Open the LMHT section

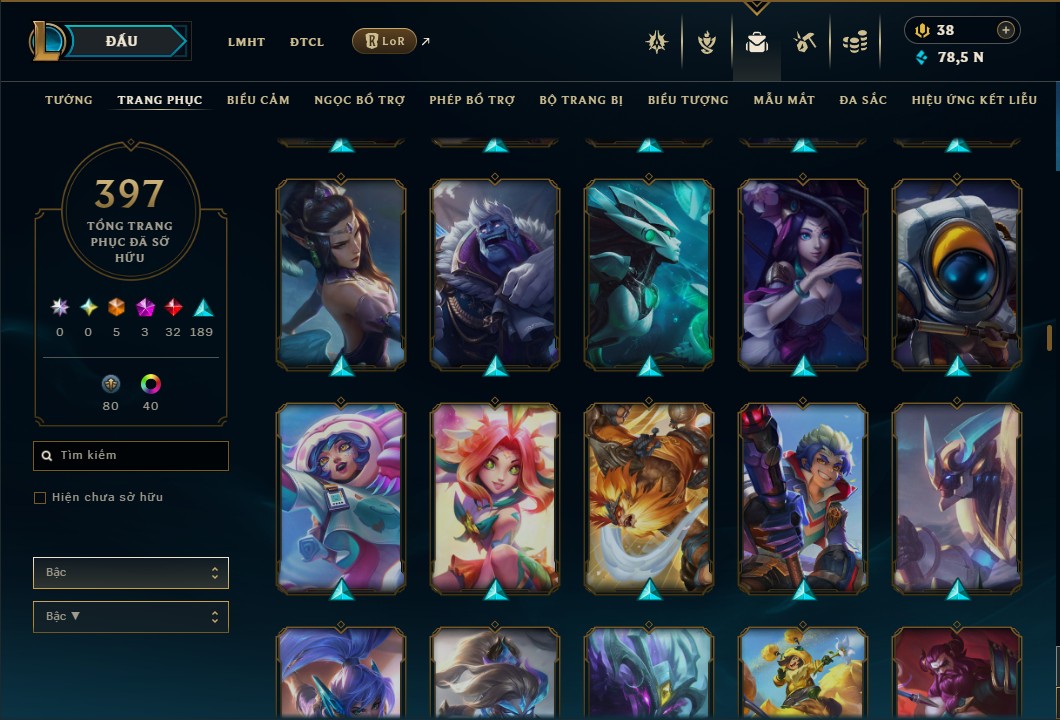(246, 42)
